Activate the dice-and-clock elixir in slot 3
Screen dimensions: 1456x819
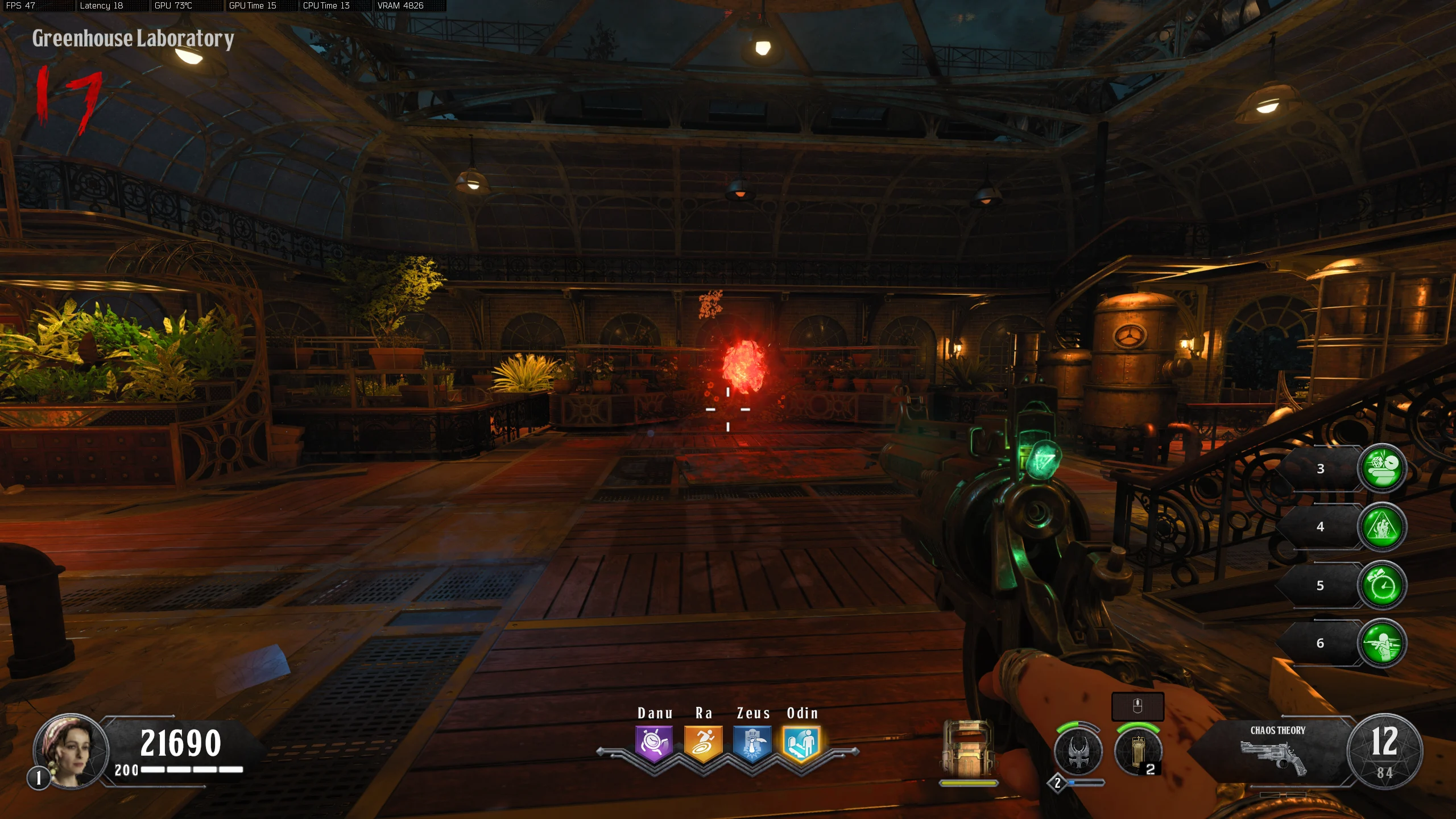1382,469
